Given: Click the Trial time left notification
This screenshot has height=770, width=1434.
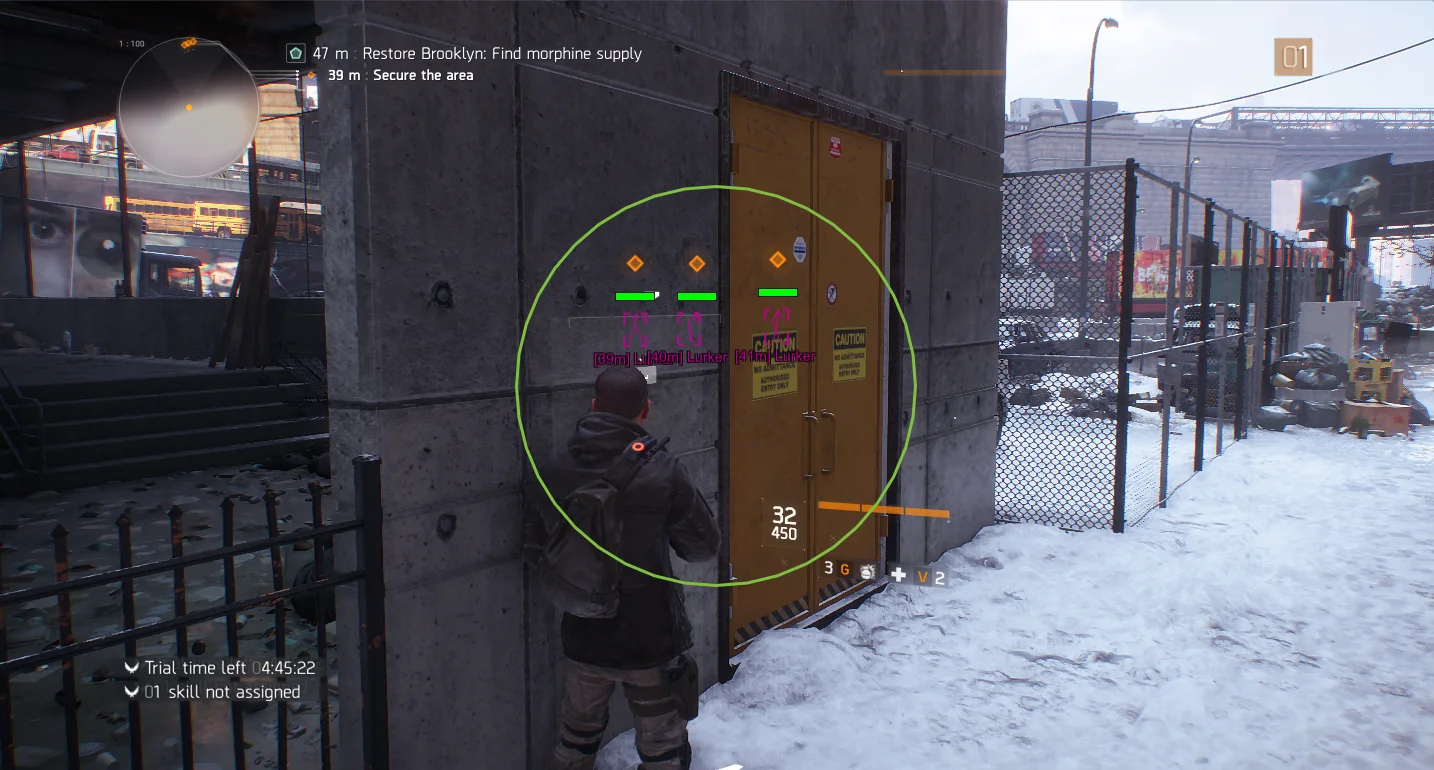Looking at the screenshot, I should click(x=229, y=668).
